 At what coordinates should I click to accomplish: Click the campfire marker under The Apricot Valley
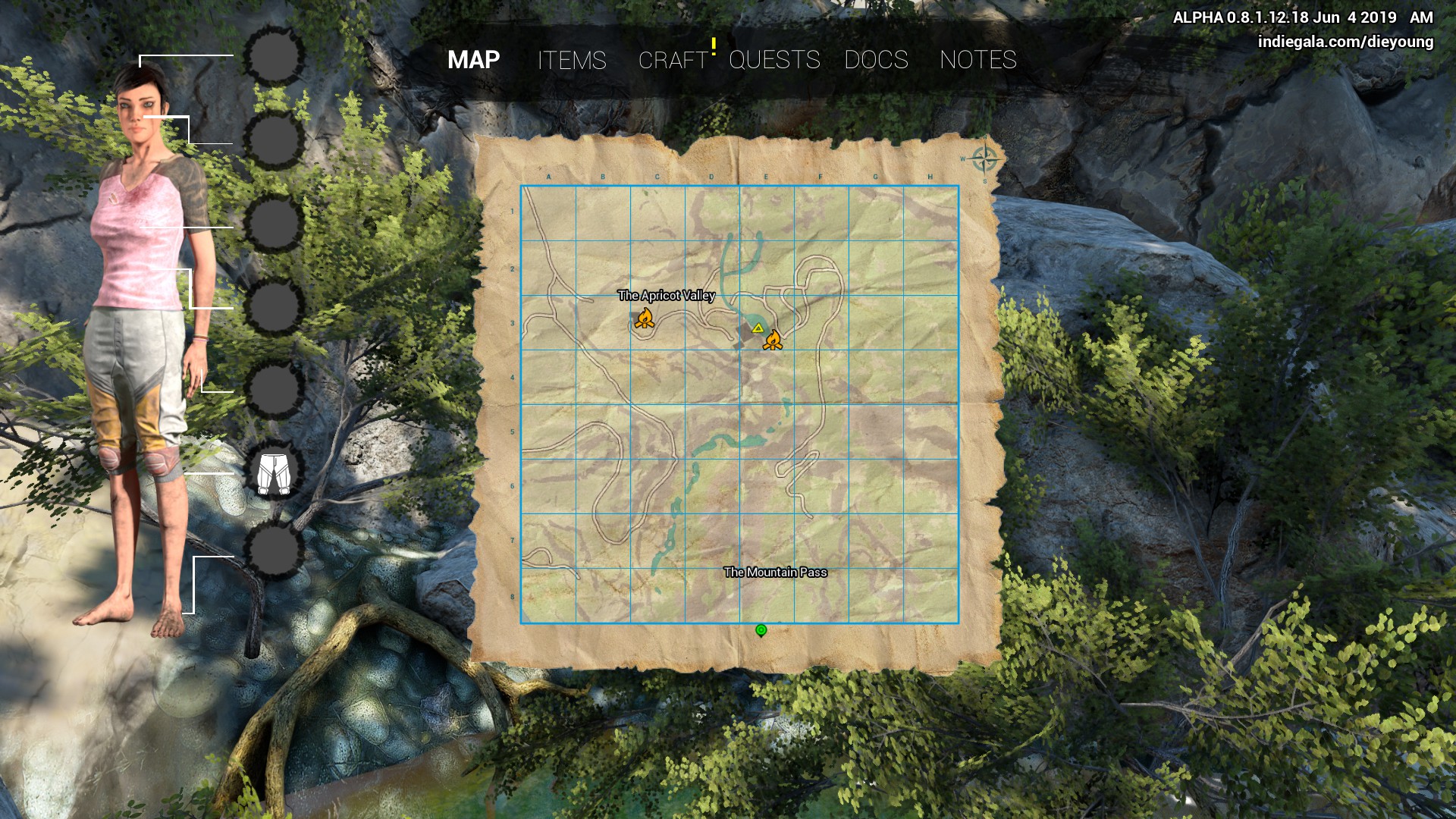[644, 318]
